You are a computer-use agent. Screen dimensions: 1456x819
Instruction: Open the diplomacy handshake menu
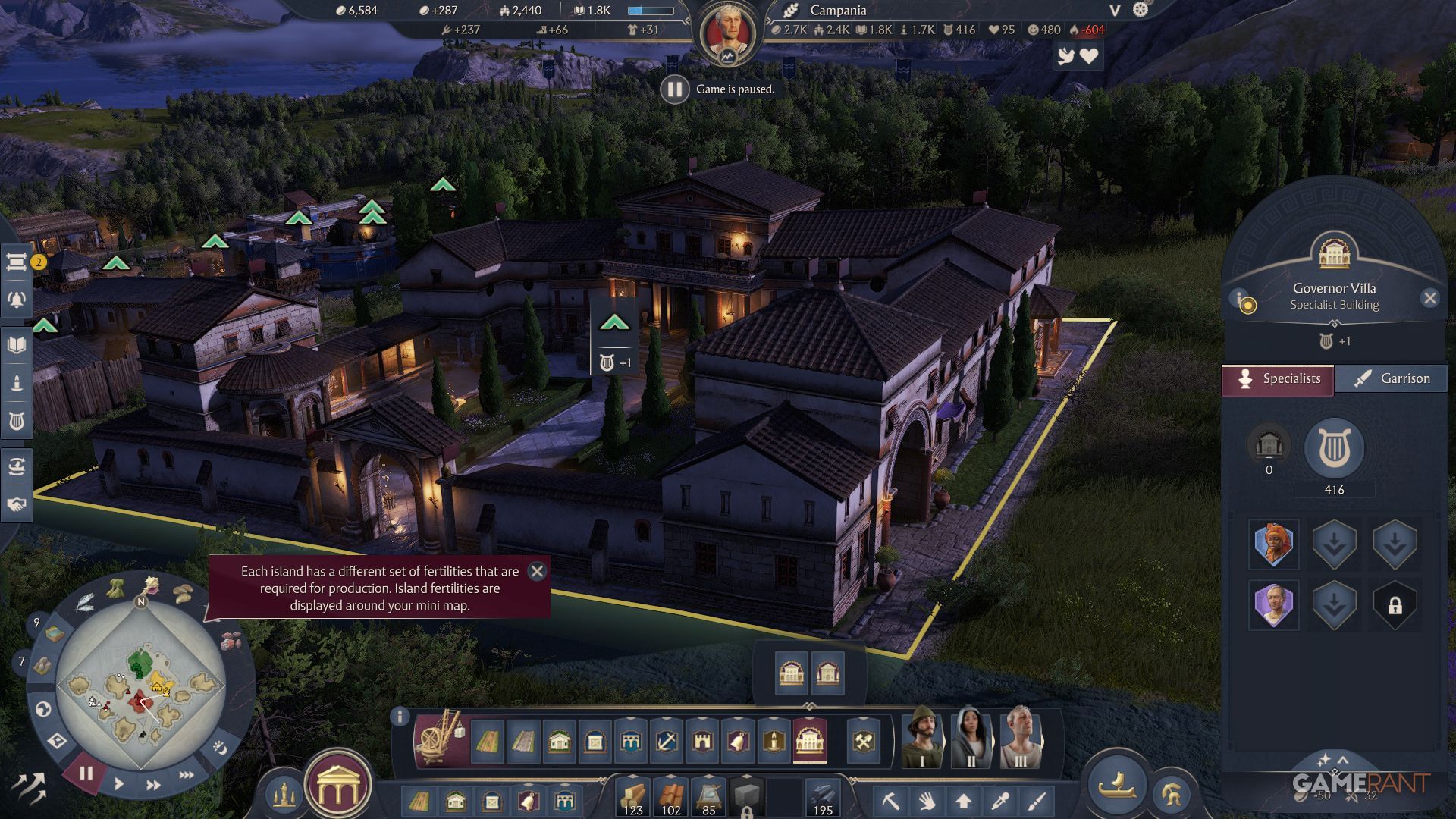(x=16, y=504)
